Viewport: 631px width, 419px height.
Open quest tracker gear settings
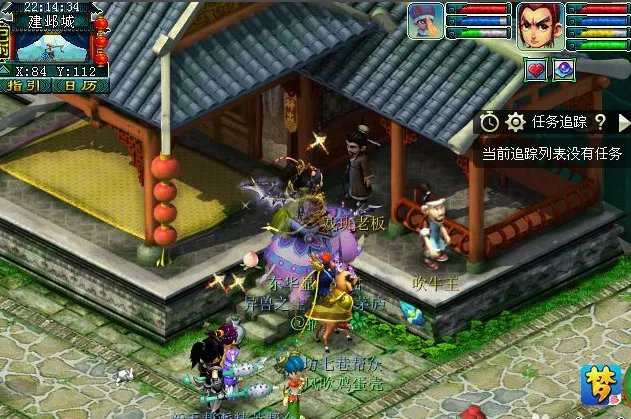coord(515,121)
